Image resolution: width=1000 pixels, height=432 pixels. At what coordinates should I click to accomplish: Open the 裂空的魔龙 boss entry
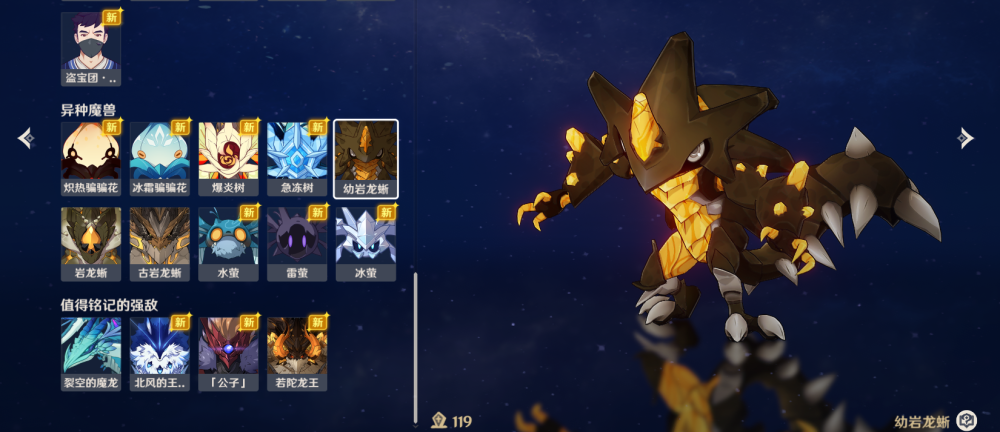coord(91,353)
